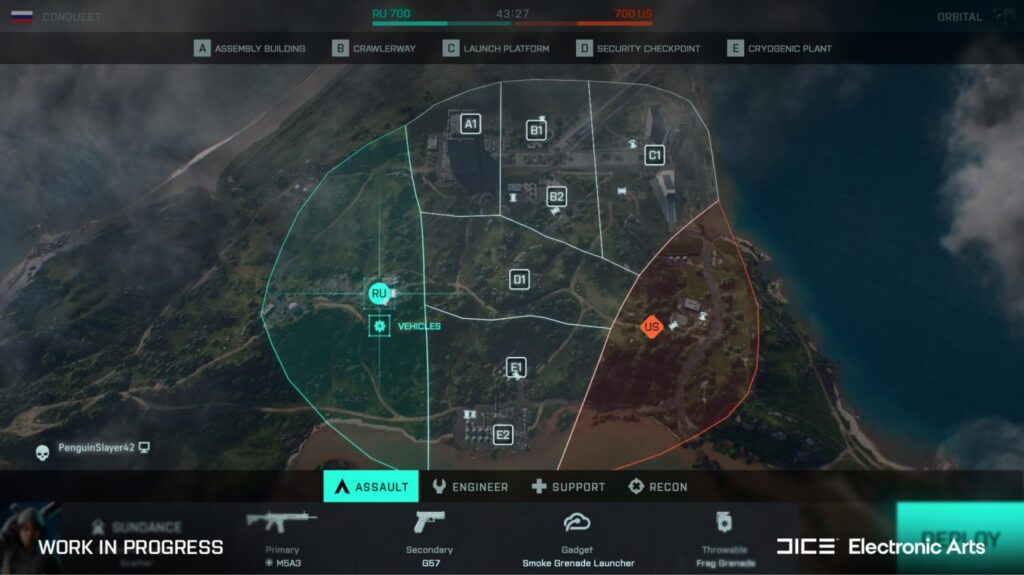Select the RU headquarters spawn point

(378, 293)
